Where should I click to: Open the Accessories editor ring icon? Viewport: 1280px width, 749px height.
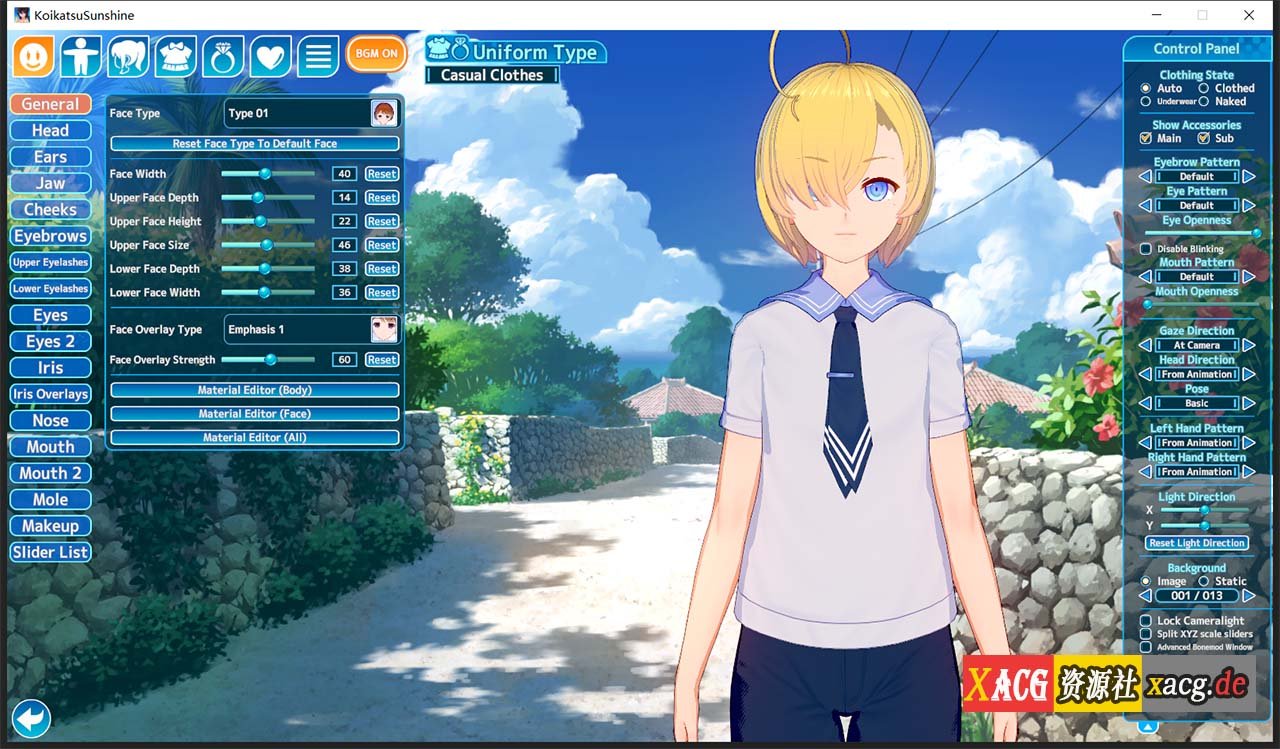[222, 57]
